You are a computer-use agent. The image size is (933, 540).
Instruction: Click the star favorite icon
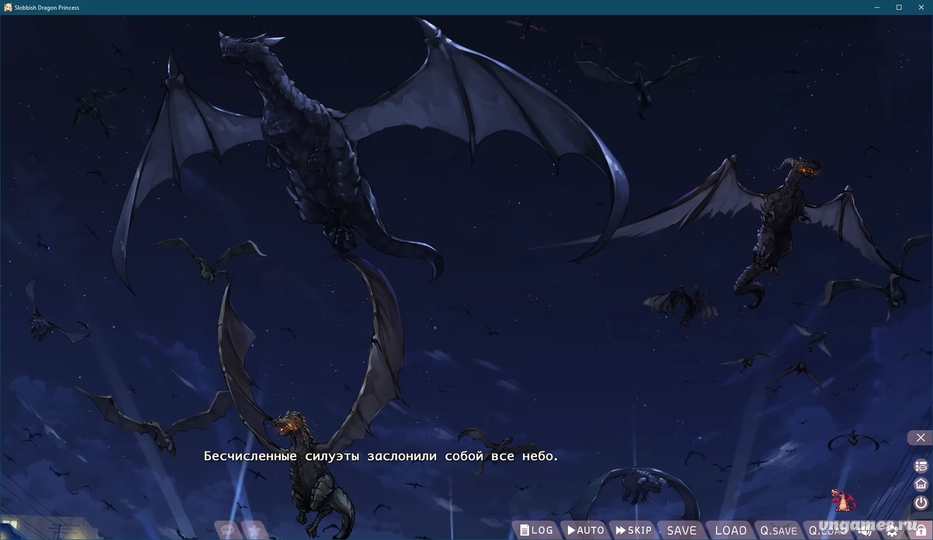(x=254, y=530)
